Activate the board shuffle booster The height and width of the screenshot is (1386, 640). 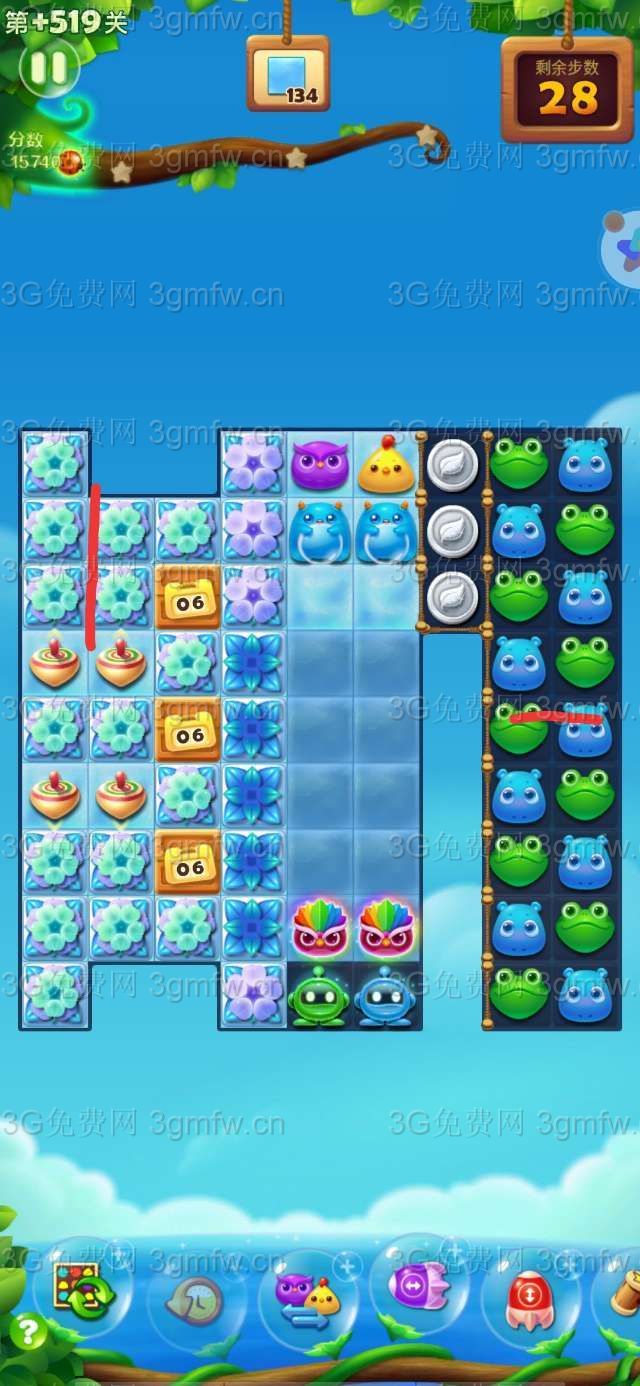pyautogui.click(x=82, y=1289)
